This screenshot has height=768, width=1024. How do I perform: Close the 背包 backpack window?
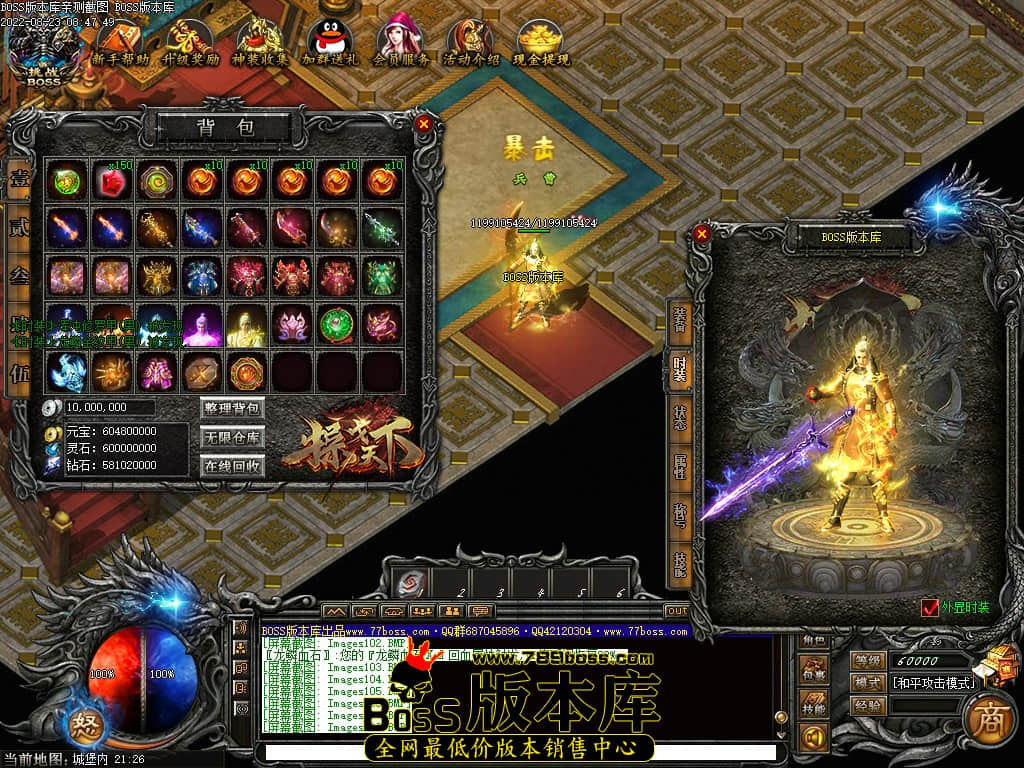click(424, 124)
